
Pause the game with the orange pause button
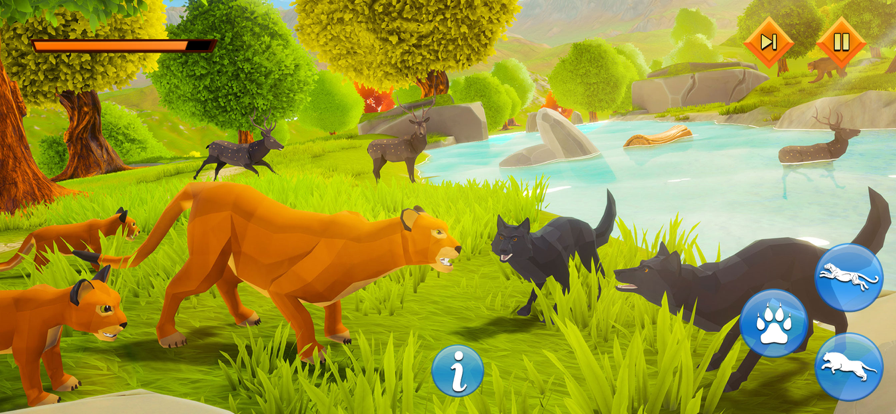(841, 43)
